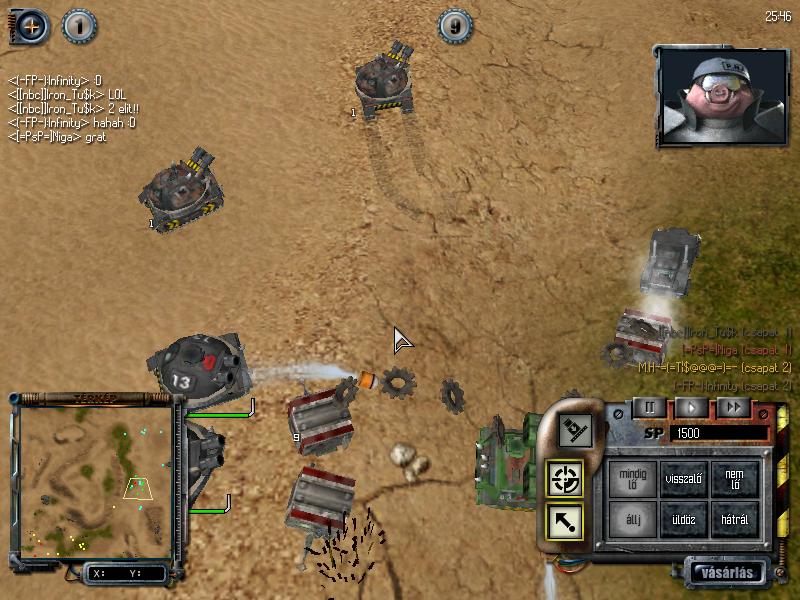Click the satellite strike icon

click(x=576, y=430)
